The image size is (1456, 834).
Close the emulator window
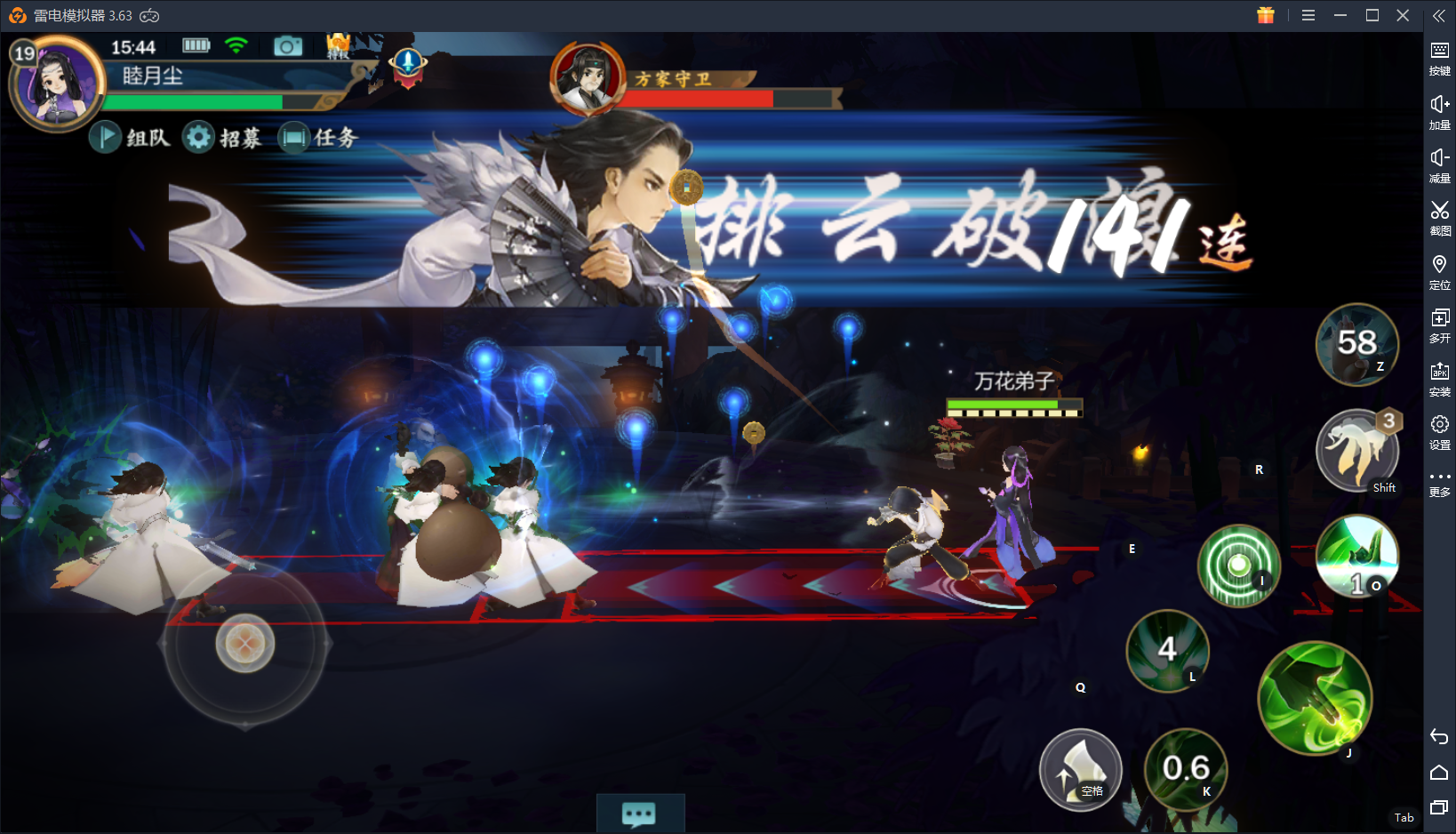click(1403, 15)
